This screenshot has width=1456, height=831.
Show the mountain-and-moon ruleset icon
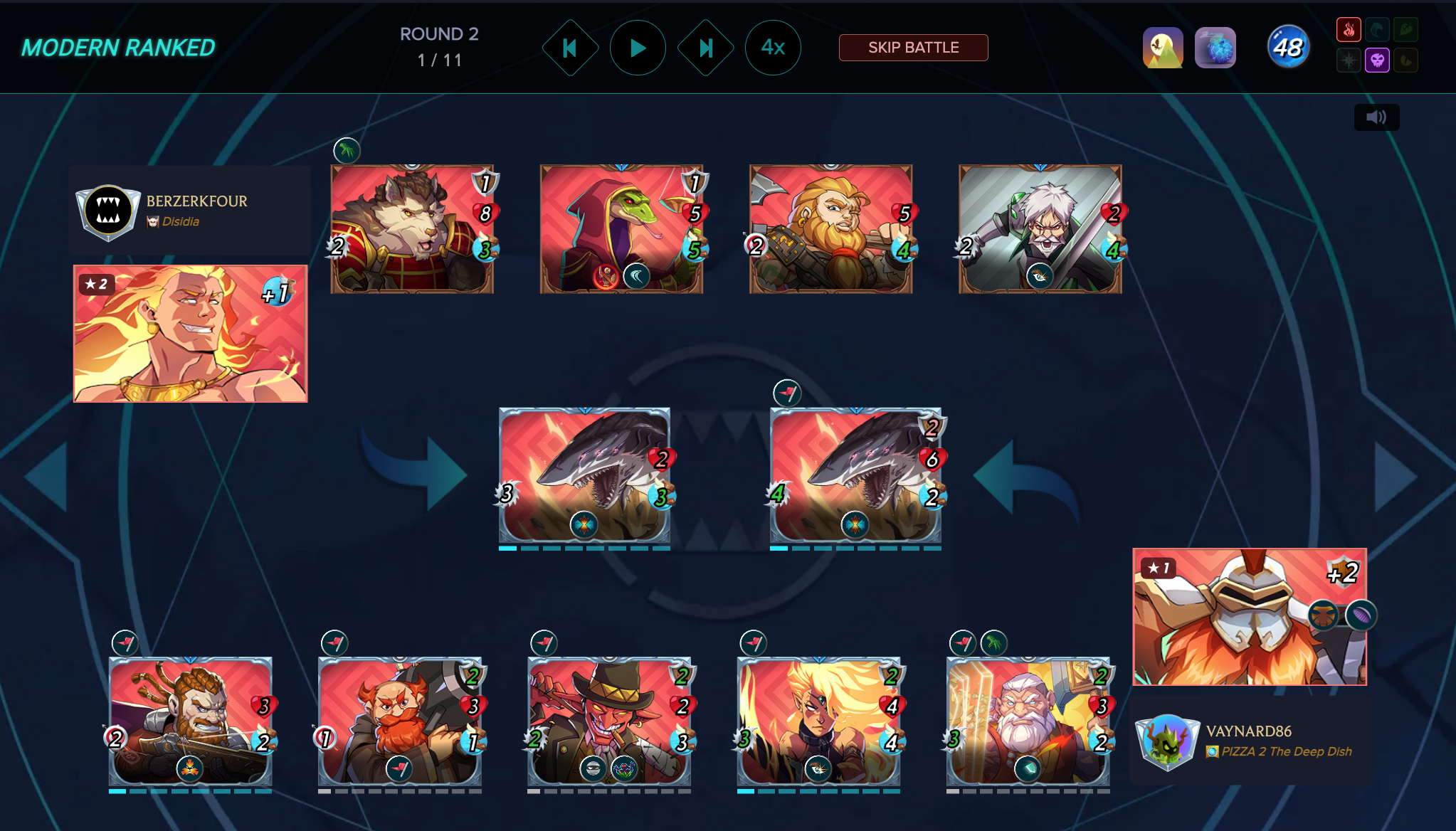coord(1163,48)
